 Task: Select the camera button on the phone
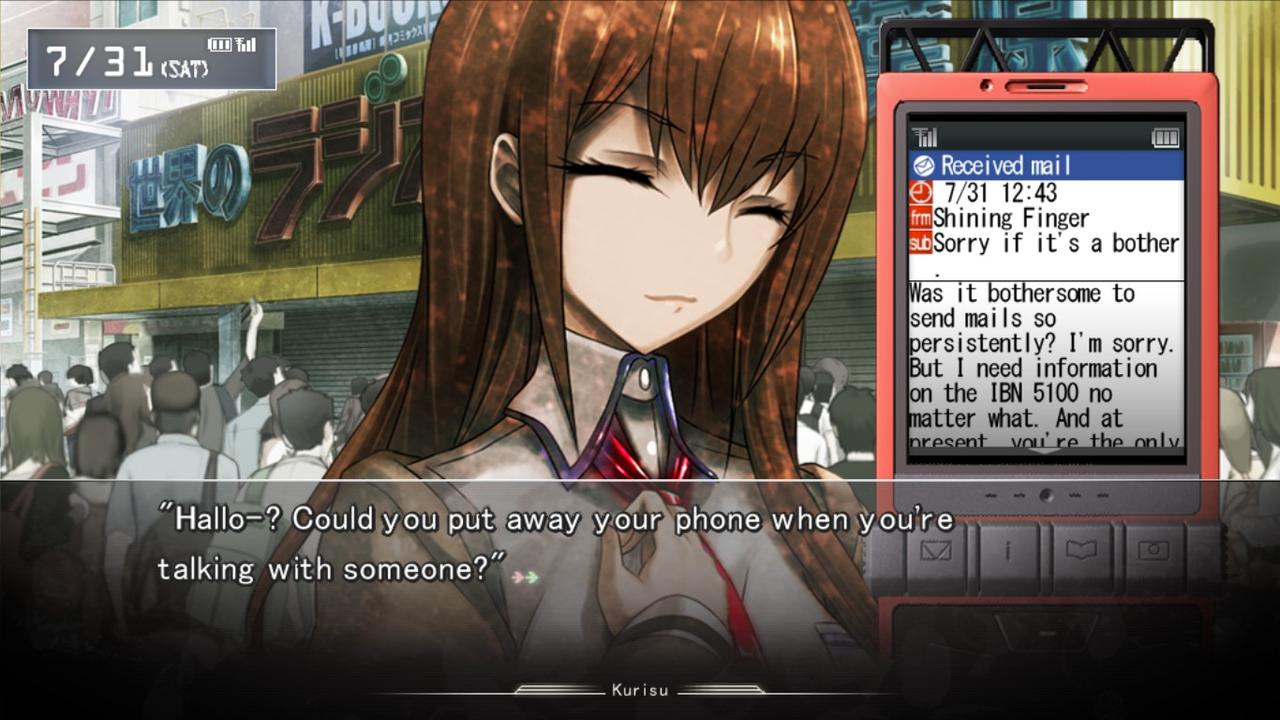(1154, 552)
